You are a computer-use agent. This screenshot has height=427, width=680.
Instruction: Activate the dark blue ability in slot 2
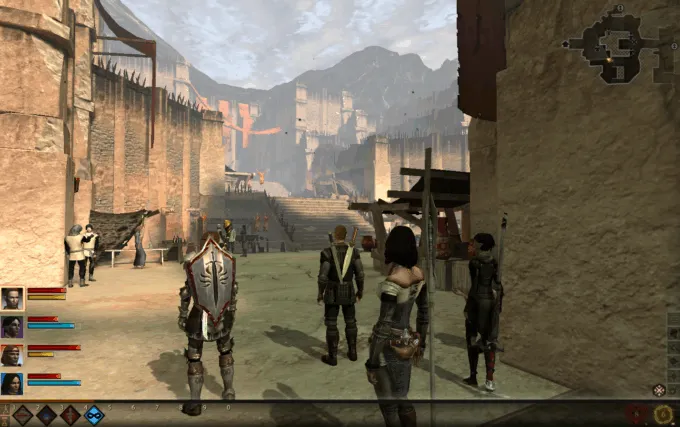(x=47, y=414)
